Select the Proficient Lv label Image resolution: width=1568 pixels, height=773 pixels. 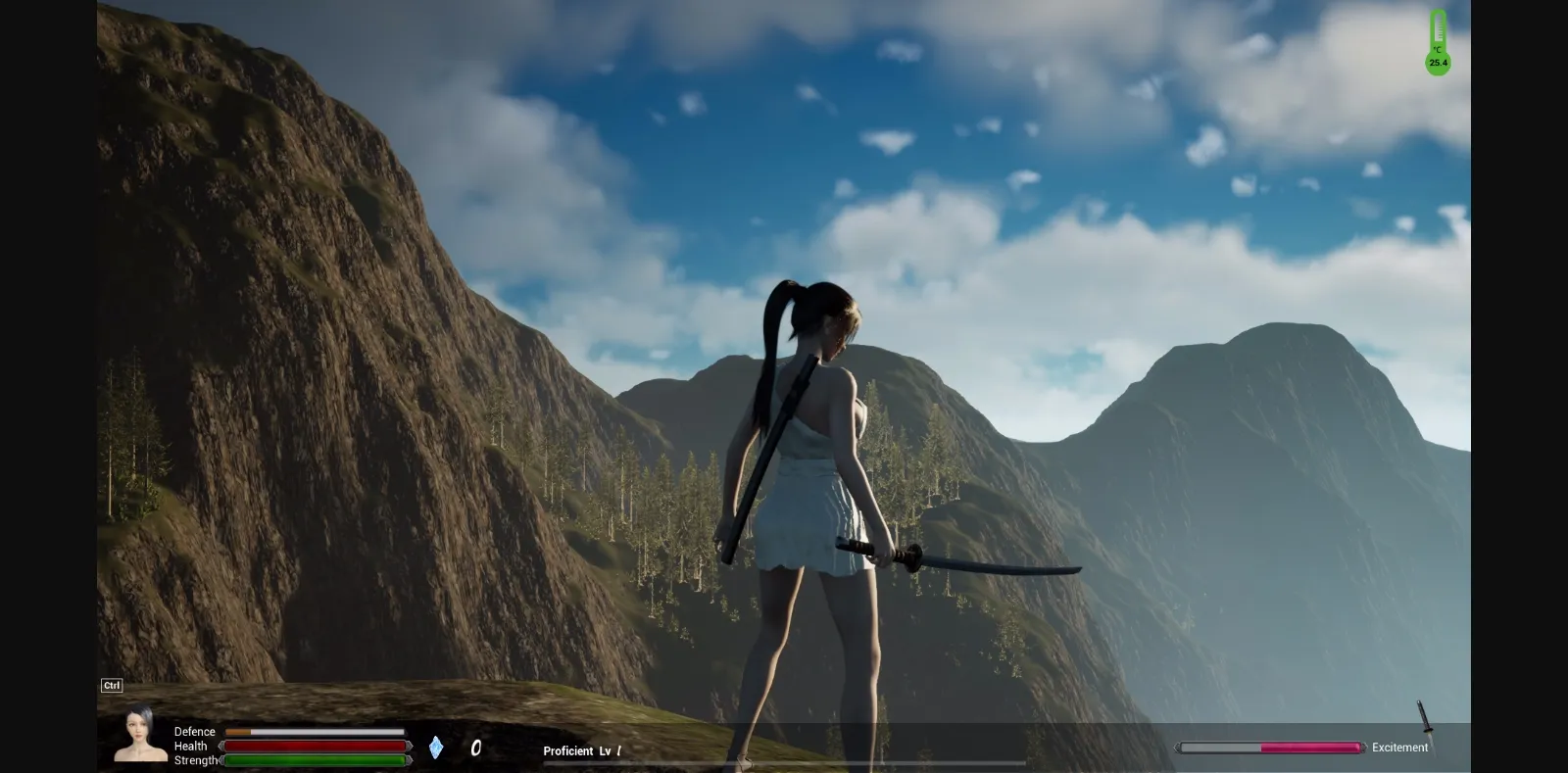coord(578,750)
